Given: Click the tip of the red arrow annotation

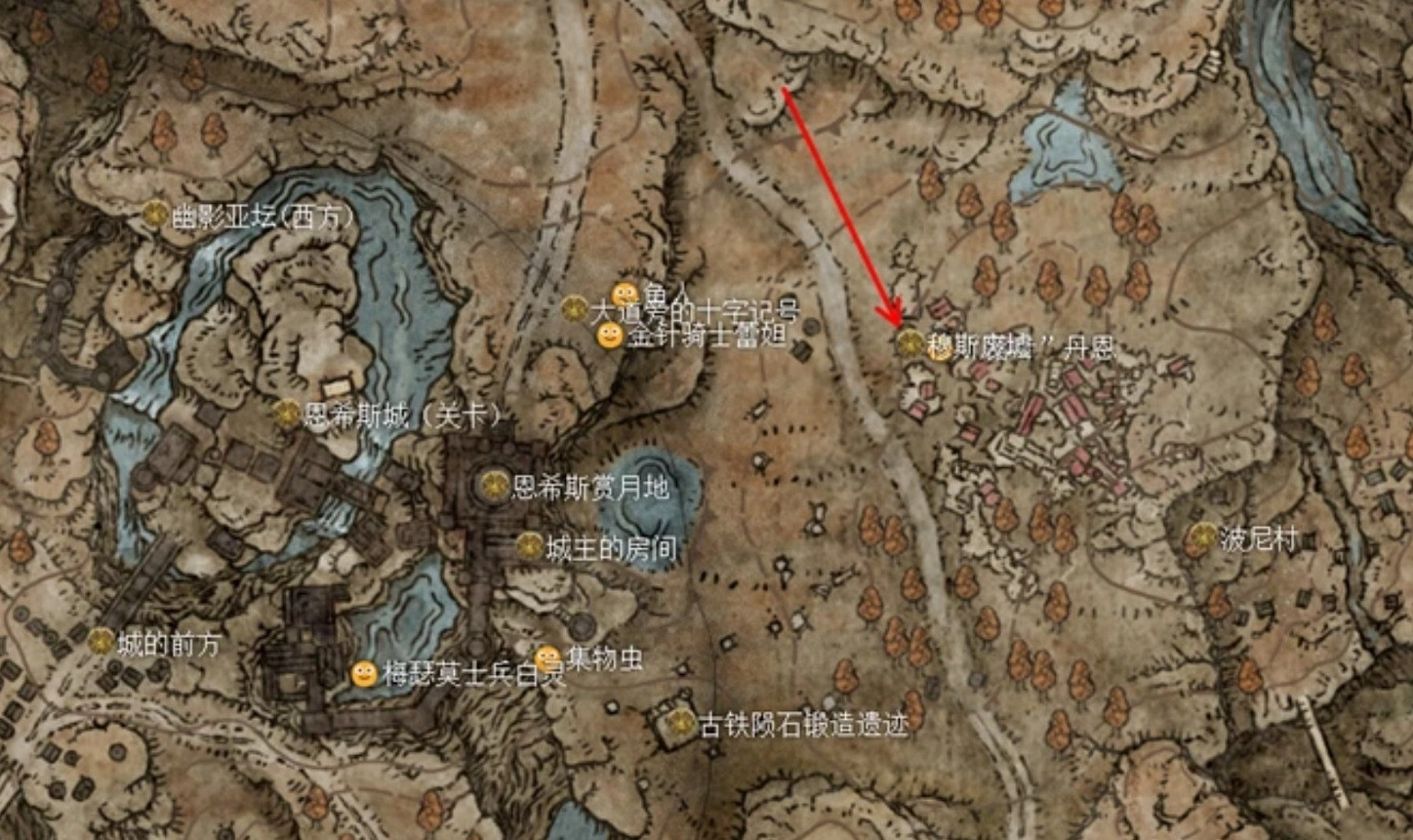Looking at the screenshot, I should [x=896, y=324].
